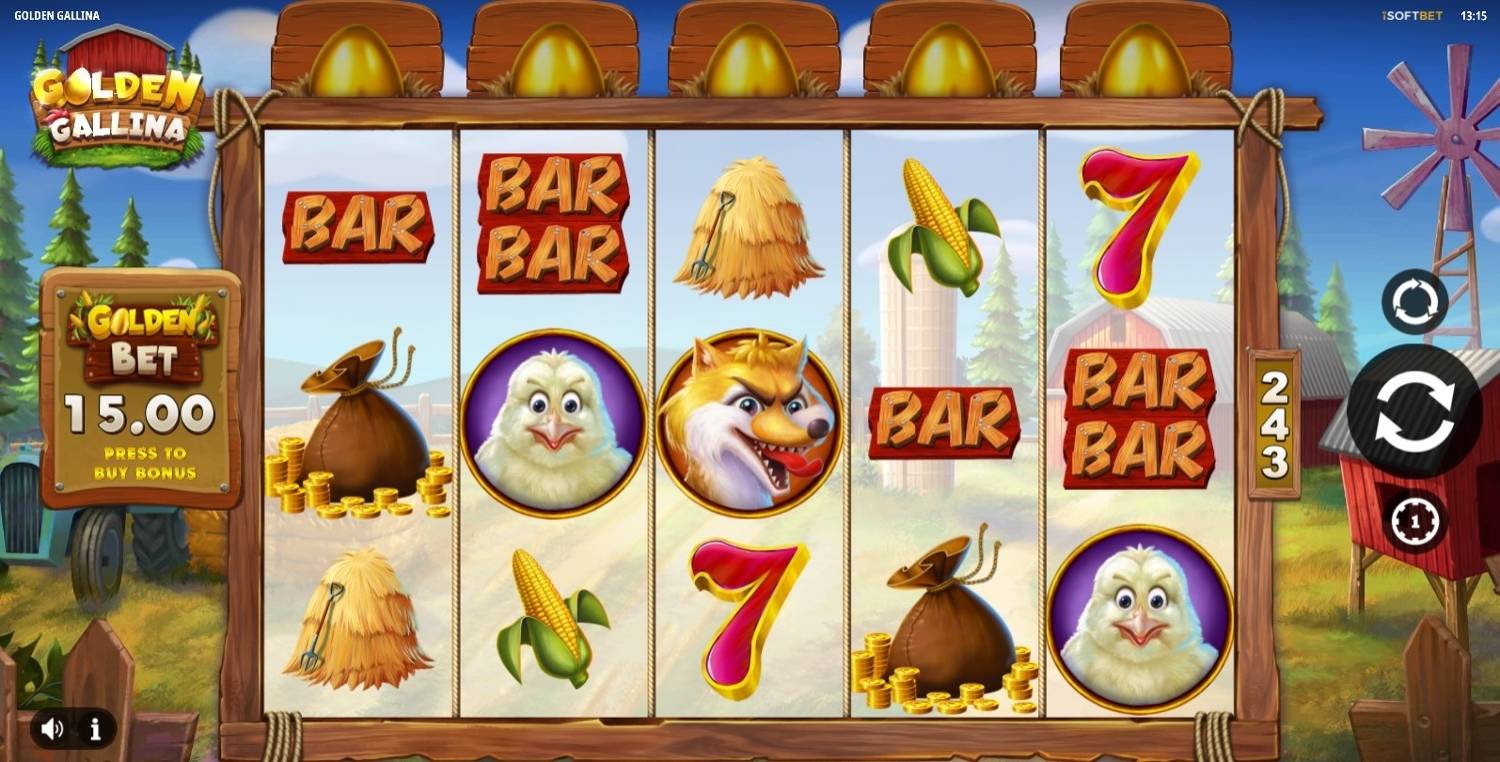Open bet settings with the coin chip icon

[1415, 521]
